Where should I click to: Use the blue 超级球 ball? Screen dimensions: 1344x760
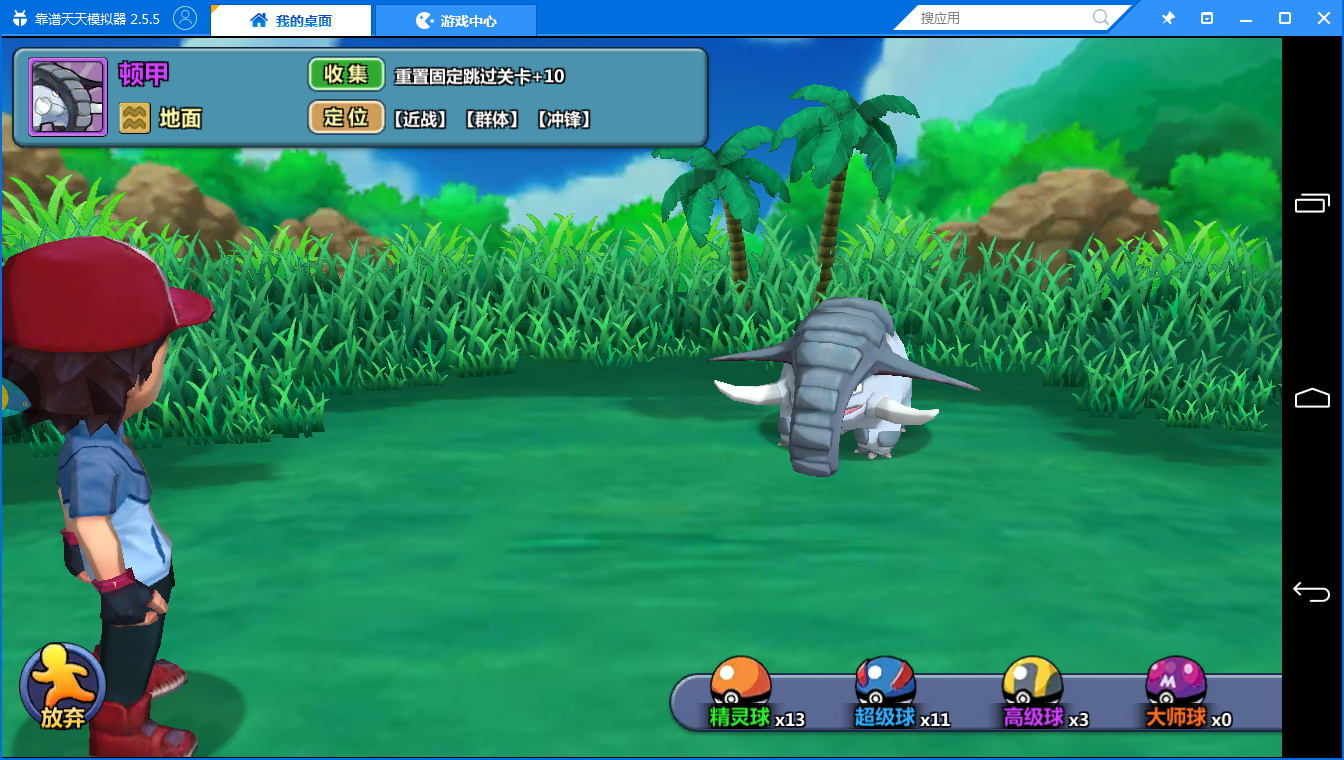click(886, 689)
